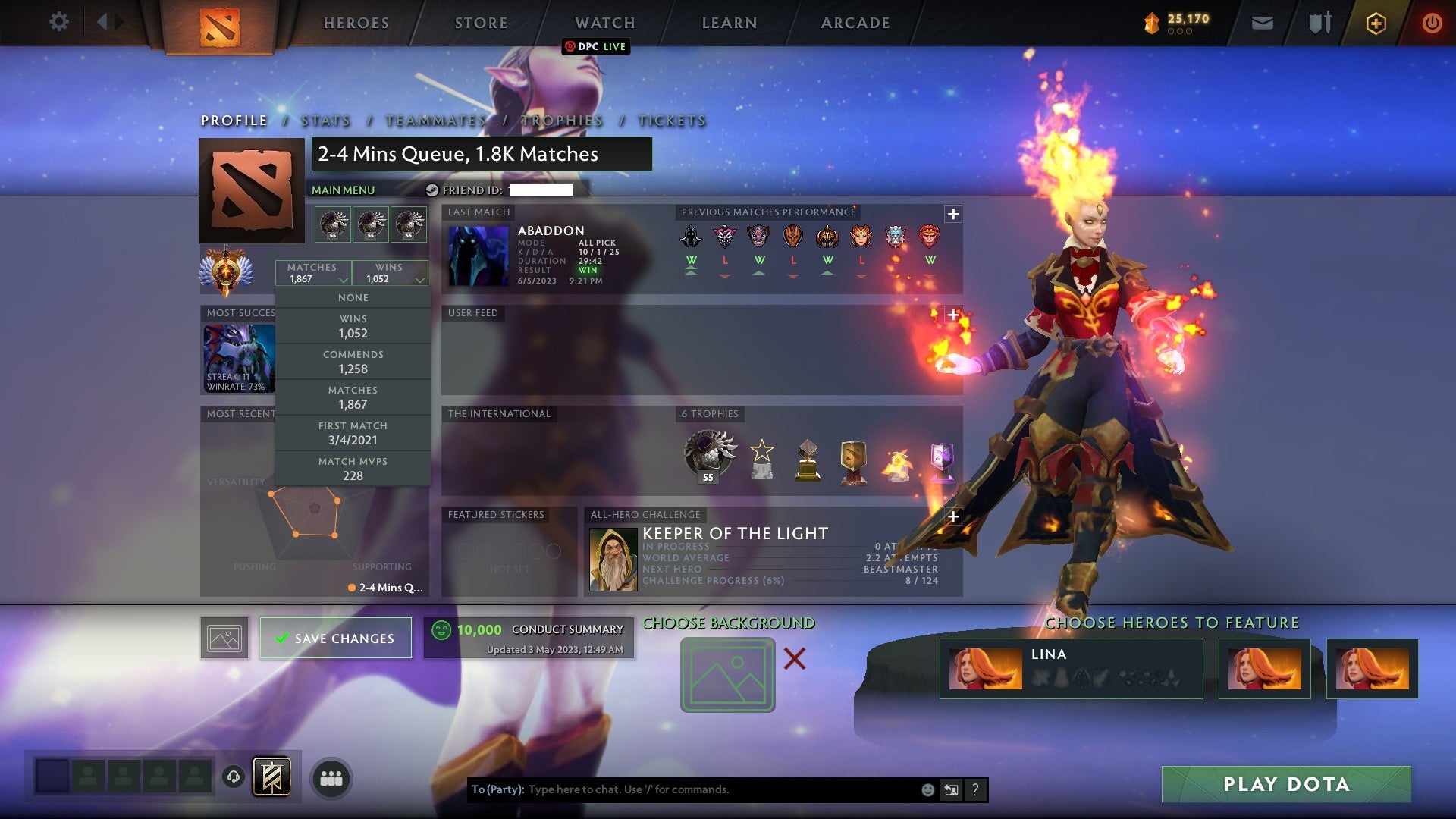The height and width of the screenshot is (819, 1456).
Task: Open the mail notifications envelope
Action: (1263, 22)
